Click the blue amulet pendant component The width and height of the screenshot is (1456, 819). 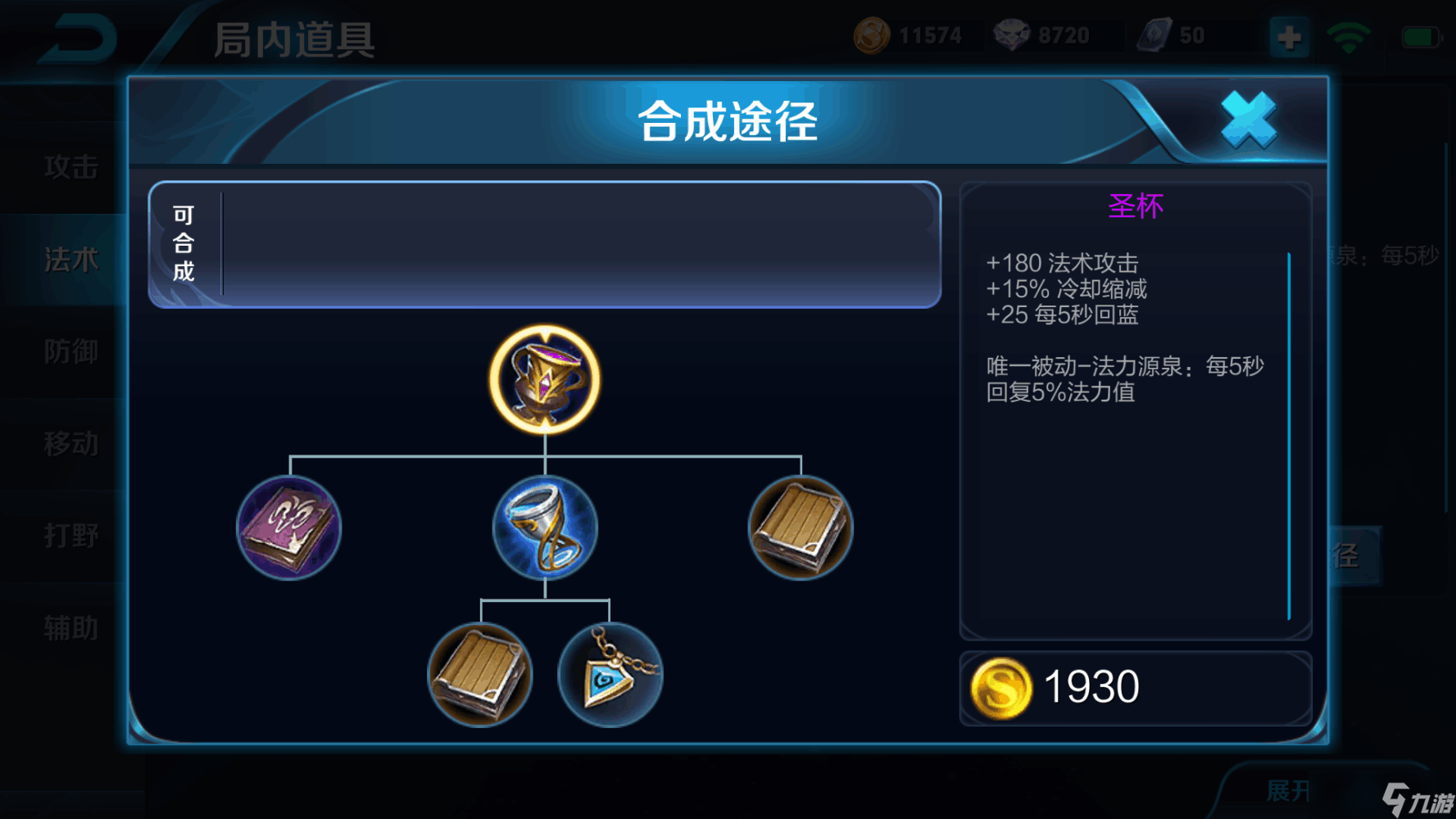pos(610,675)
